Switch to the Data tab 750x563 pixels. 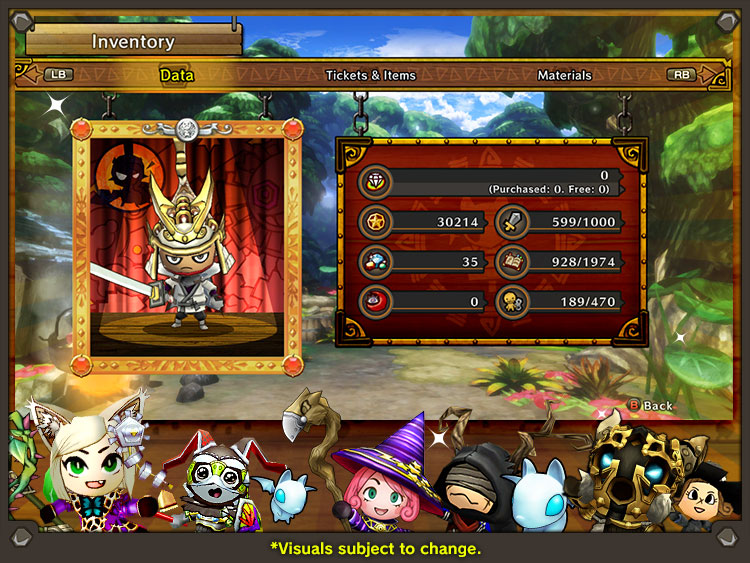coord(176,75)
